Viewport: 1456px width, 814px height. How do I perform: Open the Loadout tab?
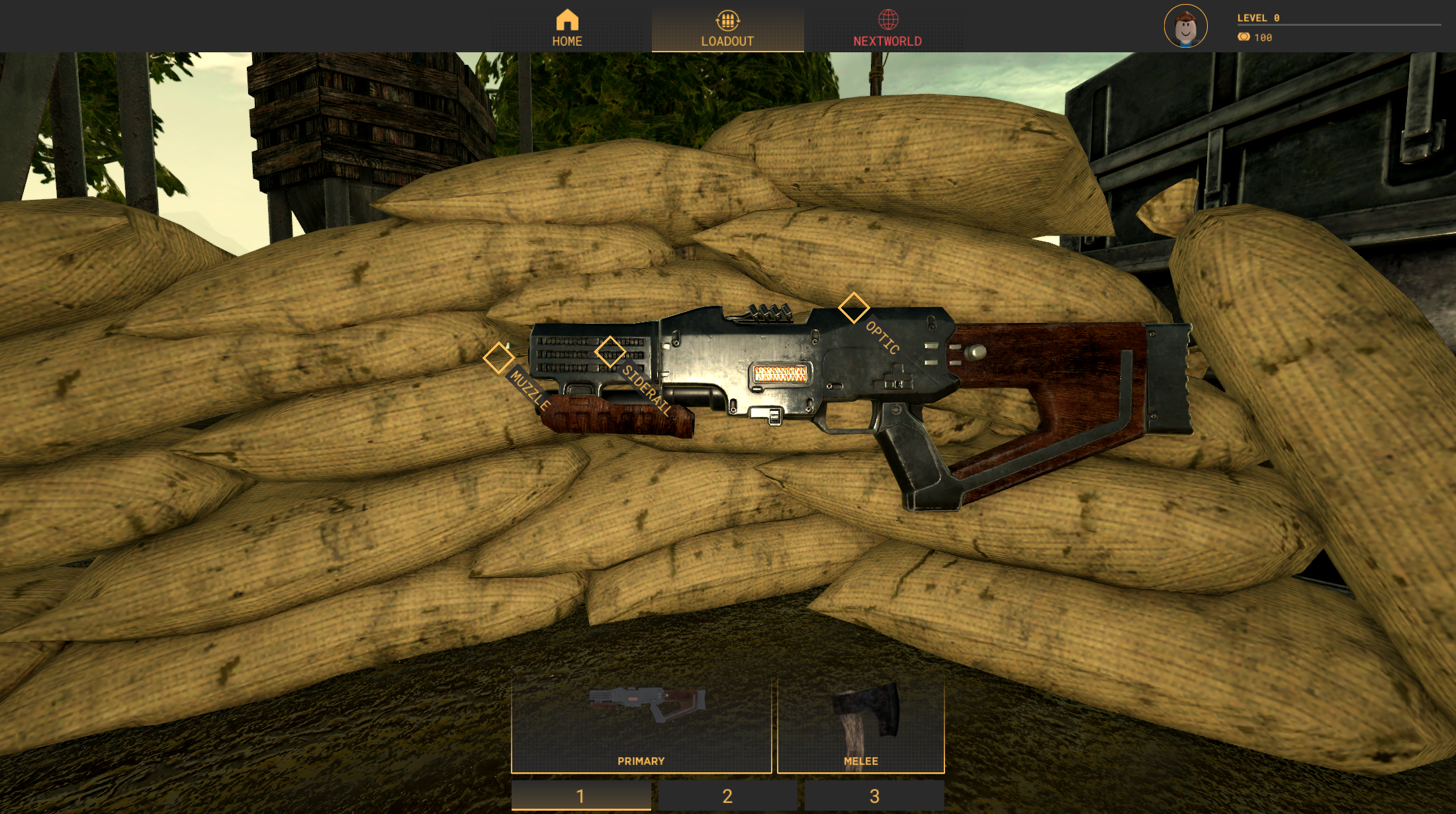pos(727,29)
